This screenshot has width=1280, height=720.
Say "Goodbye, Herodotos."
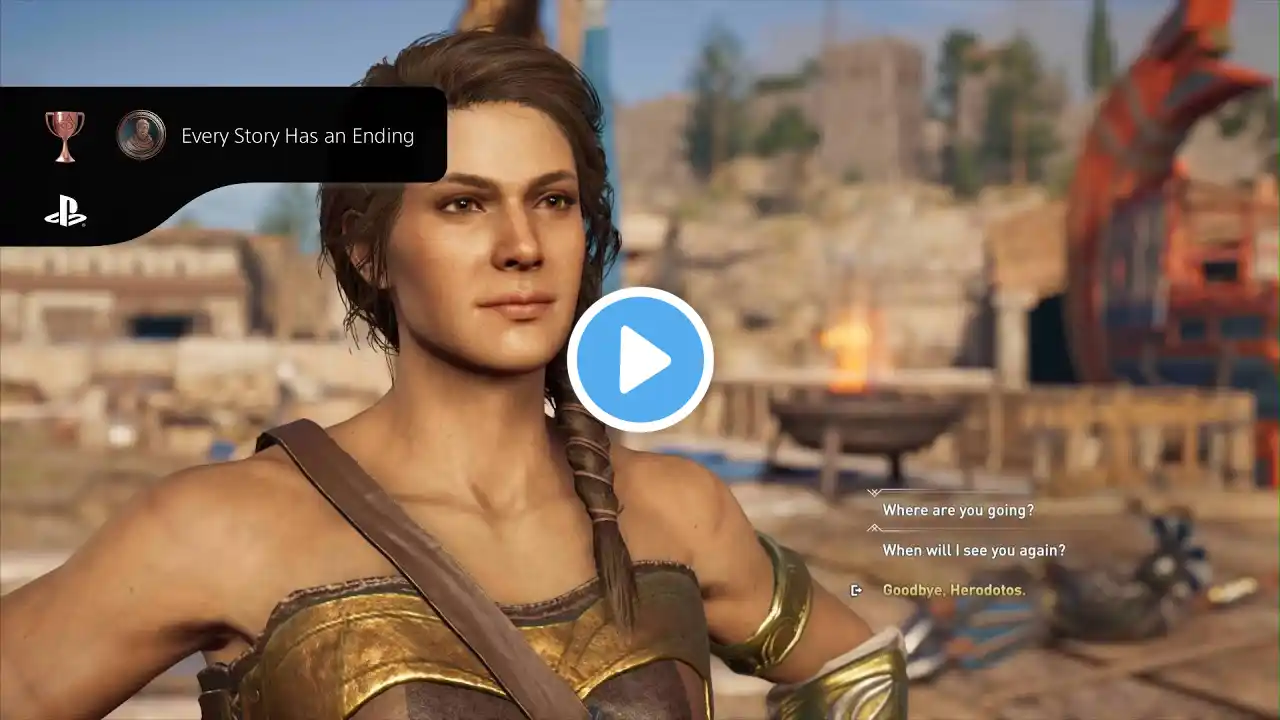pos(953,590)
